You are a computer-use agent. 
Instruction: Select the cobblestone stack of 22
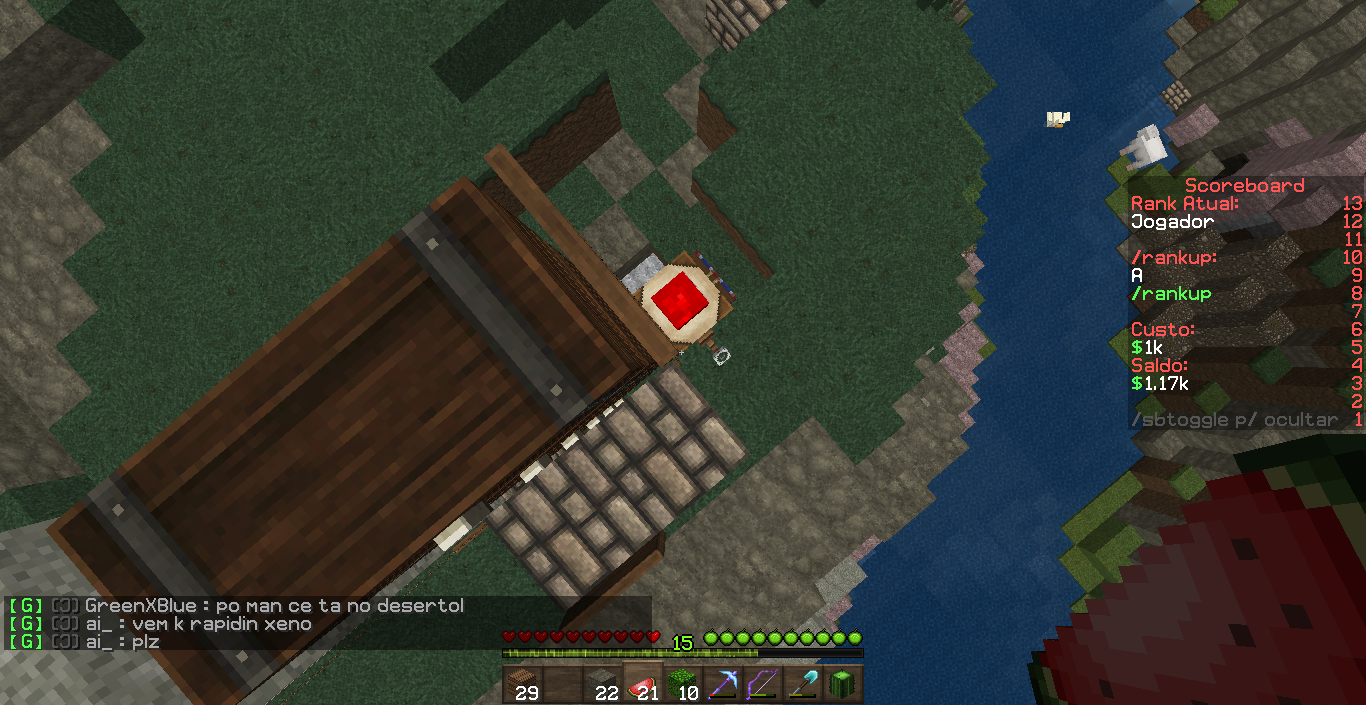click(x=602, y=684)
